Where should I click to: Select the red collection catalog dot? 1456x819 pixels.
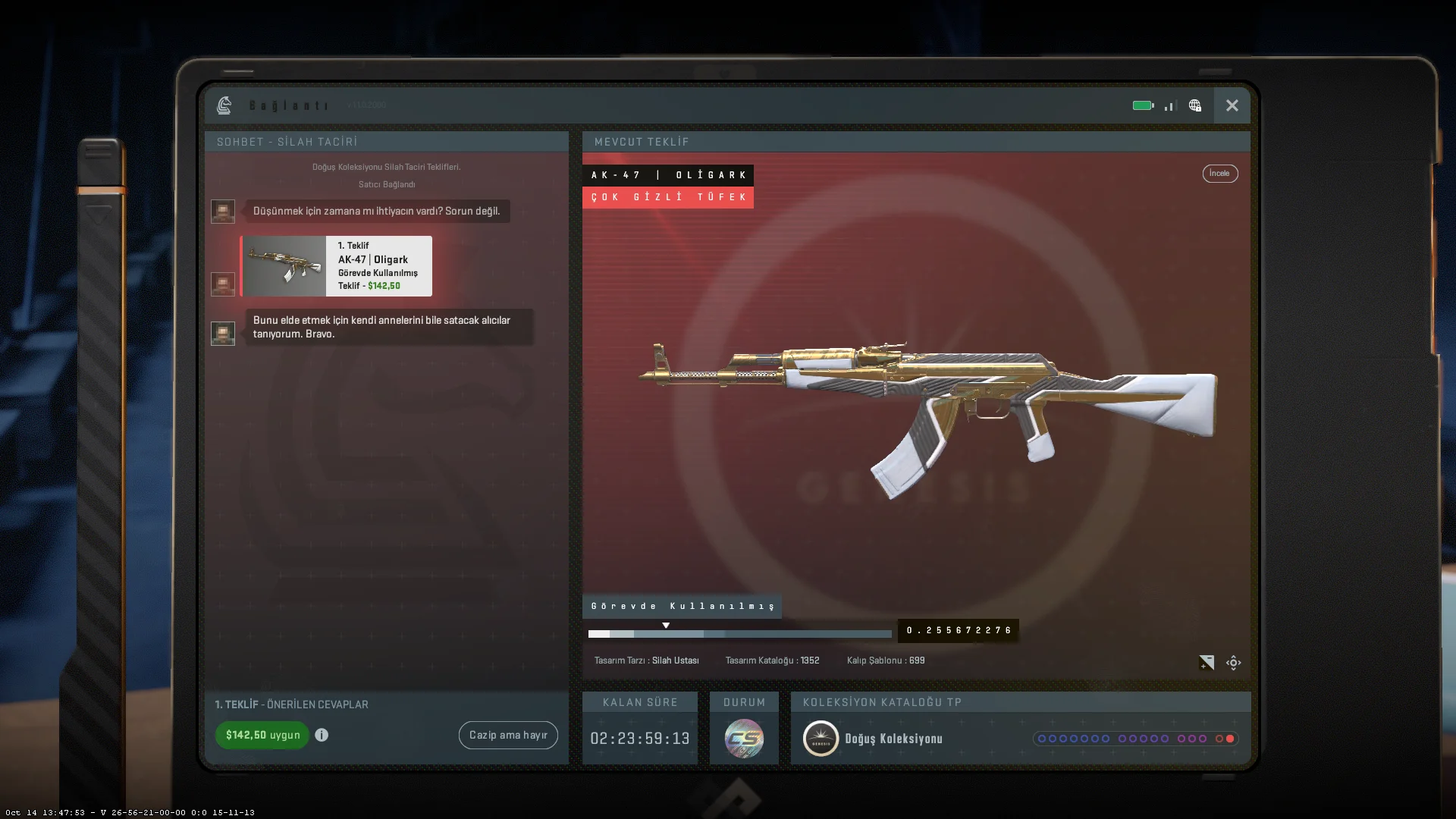1230,739
